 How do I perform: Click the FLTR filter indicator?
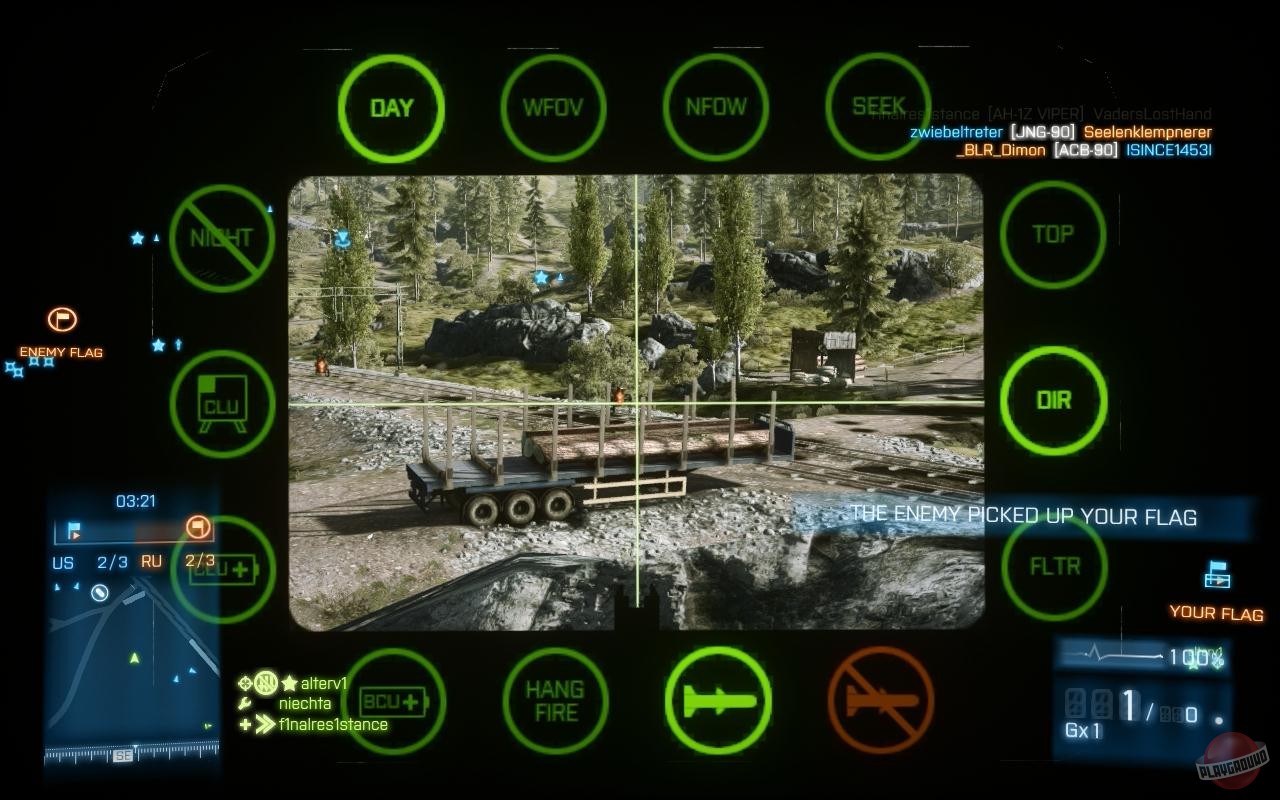pos(1053,567)
